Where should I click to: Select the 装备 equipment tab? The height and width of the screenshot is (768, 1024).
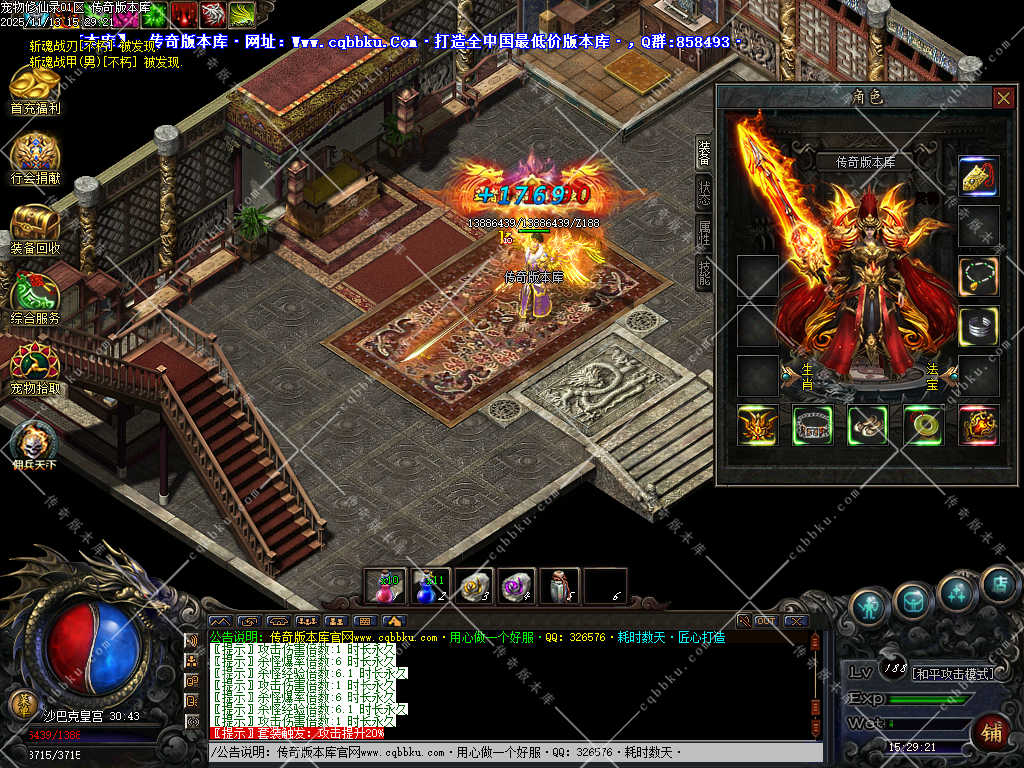704,151
